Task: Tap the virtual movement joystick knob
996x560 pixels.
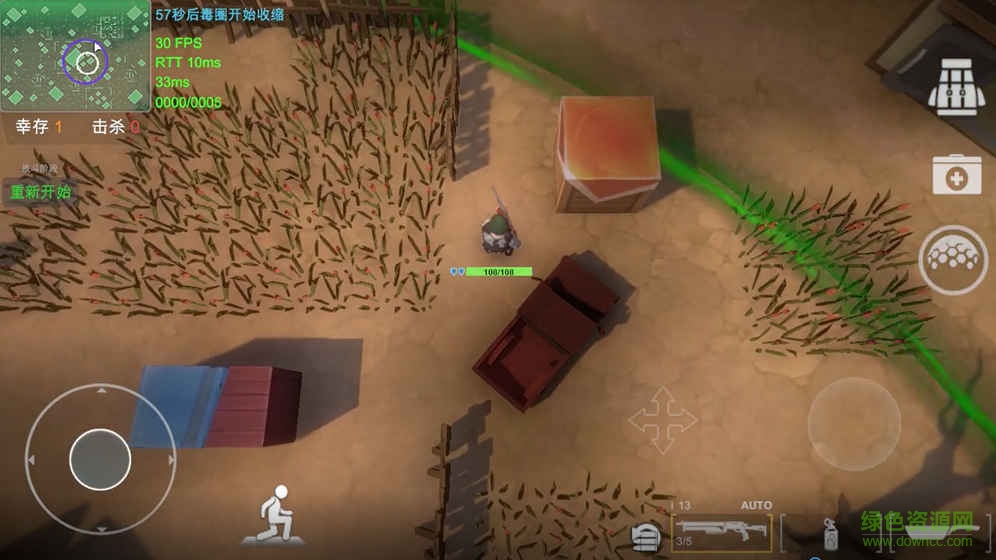Action: pos(100,459)
